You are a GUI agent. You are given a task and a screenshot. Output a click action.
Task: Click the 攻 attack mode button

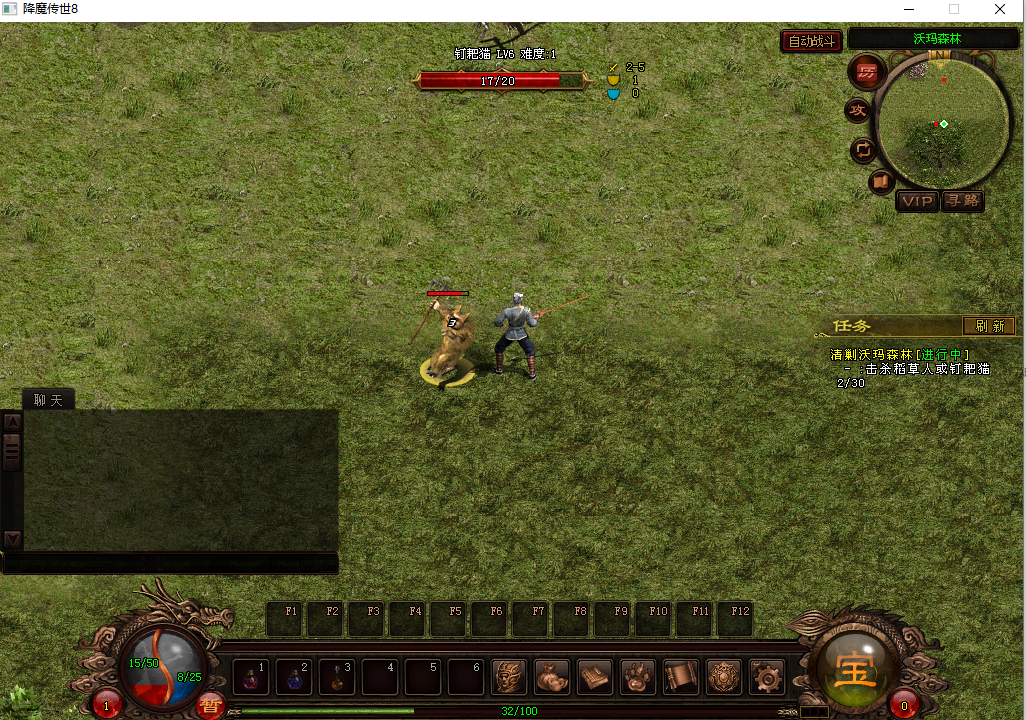[857, 111]
